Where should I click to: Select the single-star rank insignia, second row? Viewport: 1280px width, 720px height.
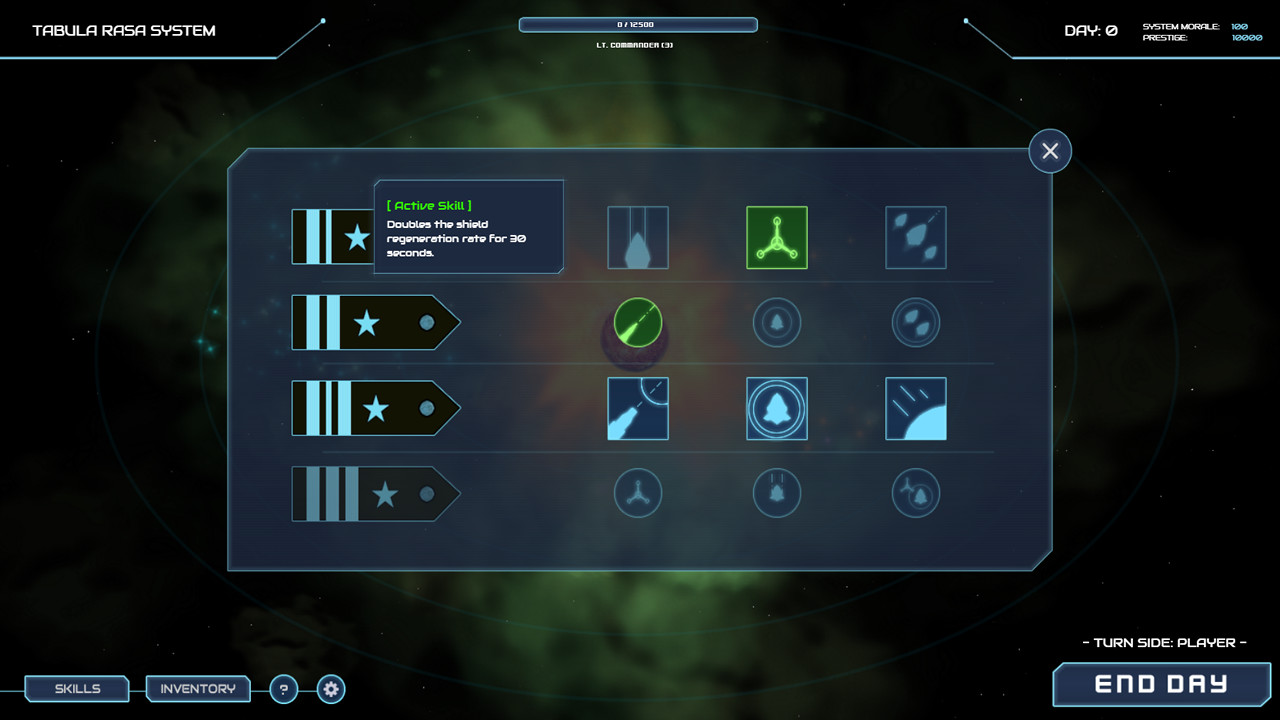point(375,322)
